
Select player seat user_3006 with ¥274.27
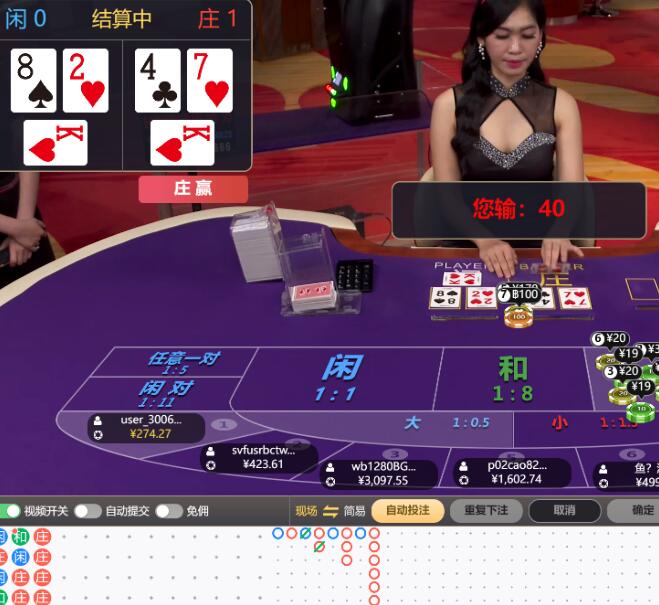tap(146, 427)
